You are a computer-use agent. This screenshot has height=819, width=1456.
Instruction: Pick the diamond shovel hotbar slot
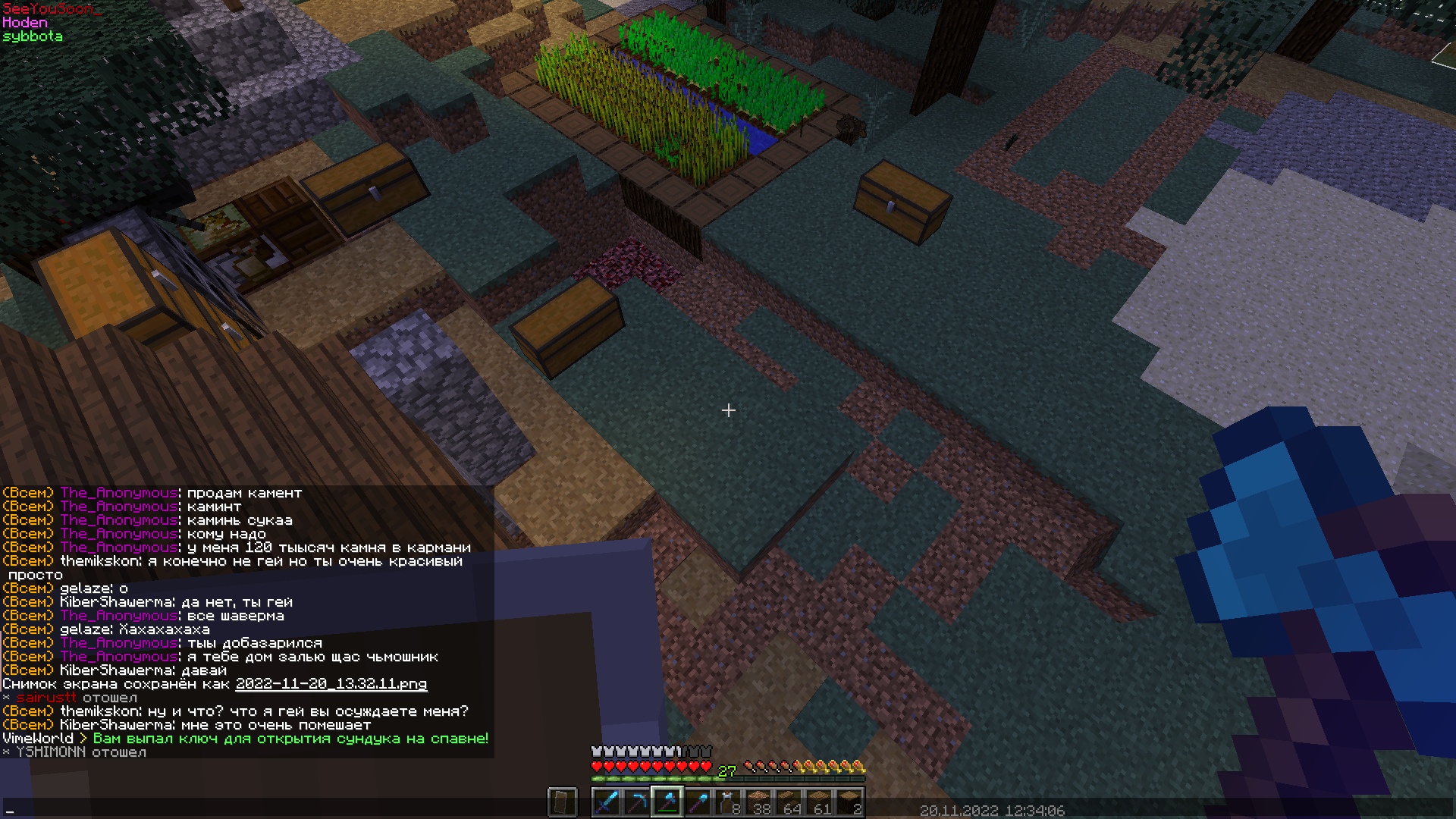698,802
